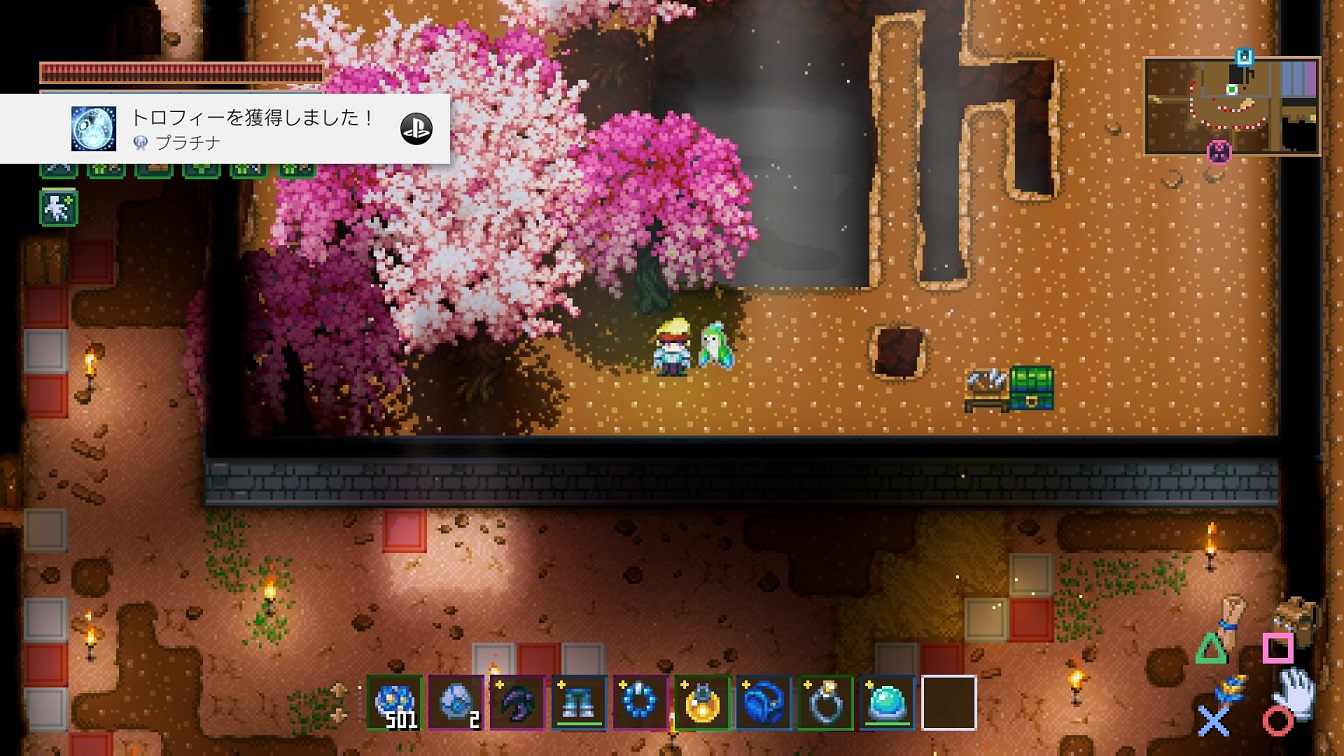This screenshot has height=756, width=1344.
Task: Pick the cyan dome helmet slot
Action: pos(887,703)
